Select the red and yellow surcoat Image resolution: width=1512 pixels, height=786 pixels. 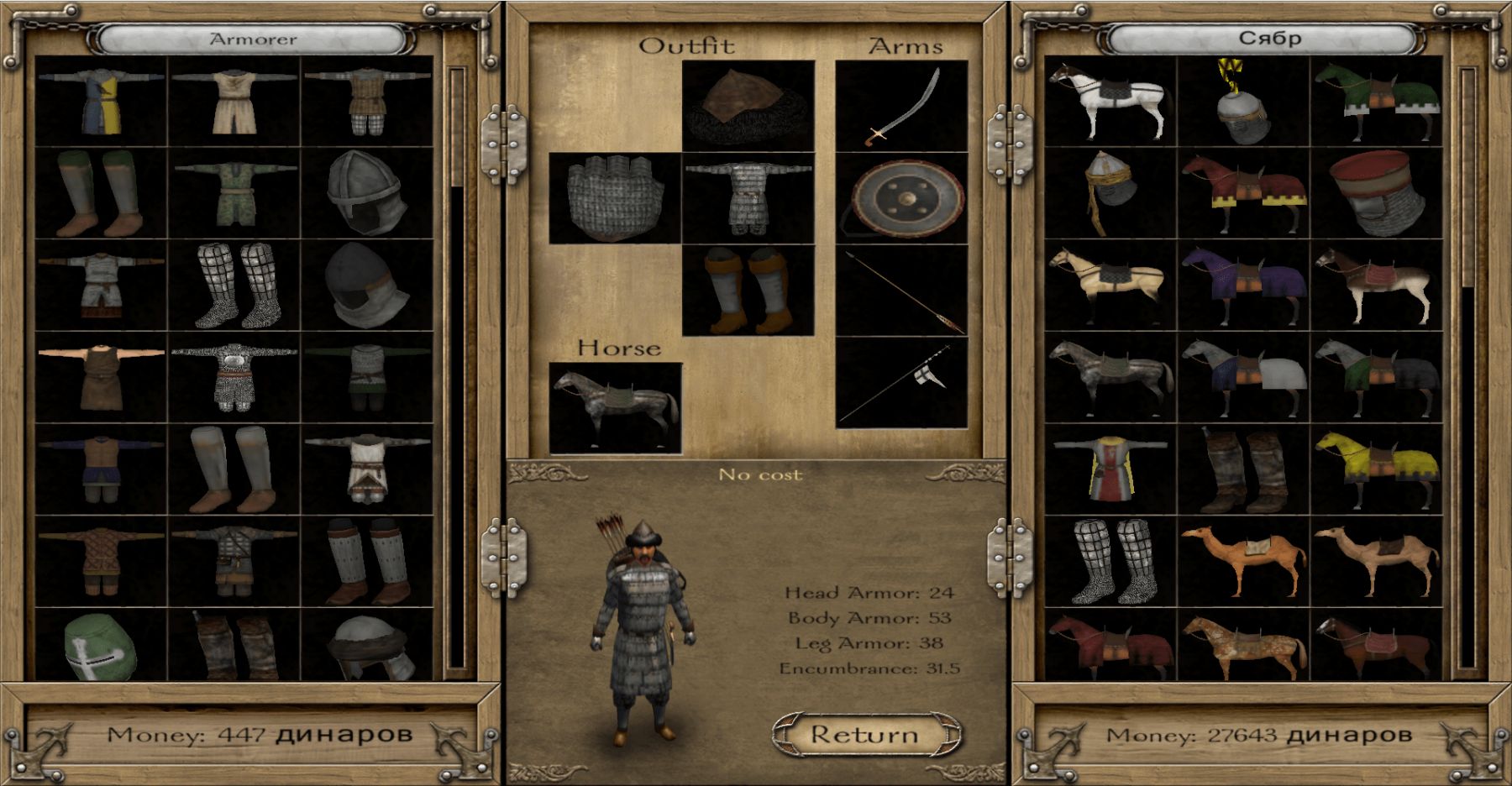[1110, 470]
